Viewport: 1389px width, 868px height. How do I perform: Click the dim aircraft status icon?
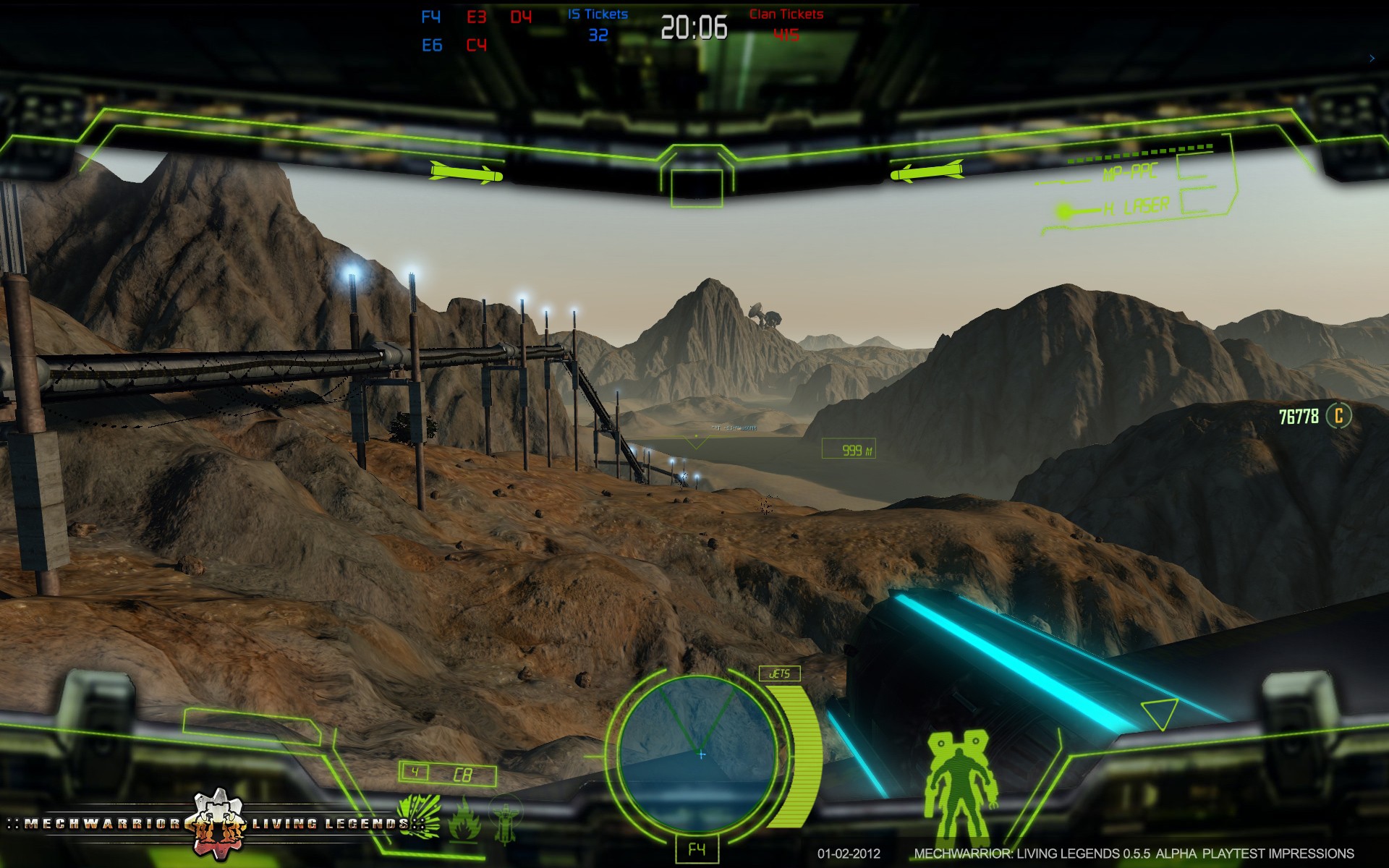[x=506, y=822]
